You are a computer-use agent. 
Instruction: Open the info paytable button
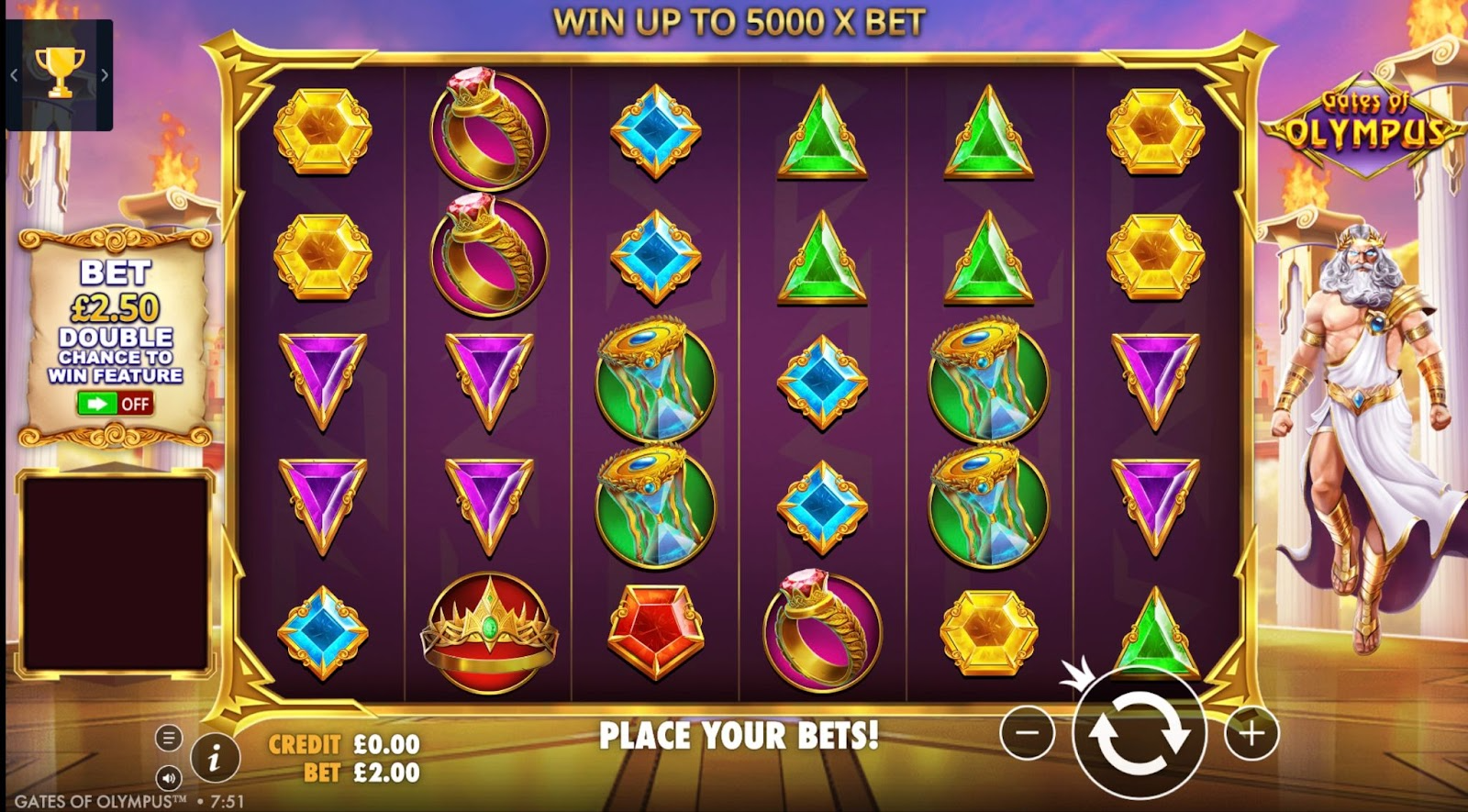215,758
